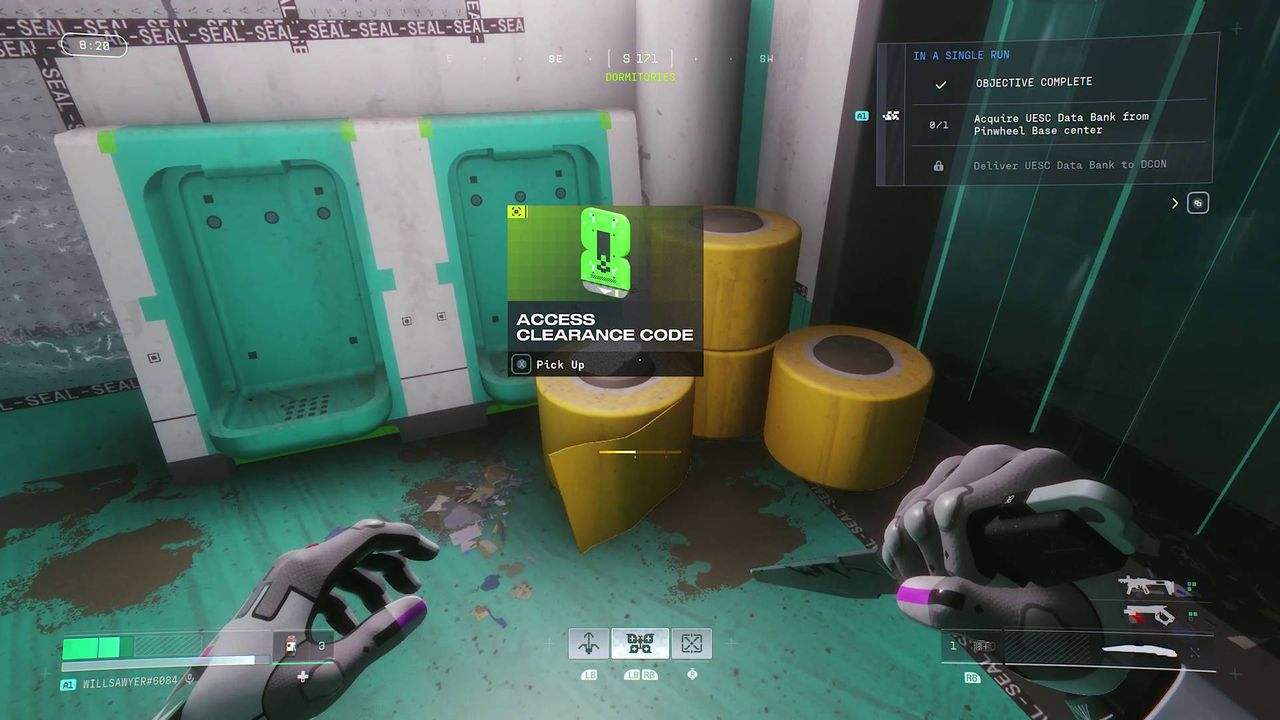Select DORMITORIES on the compass bar
The height and width of the screenshot is (720, 1280).
coord(641,76)
